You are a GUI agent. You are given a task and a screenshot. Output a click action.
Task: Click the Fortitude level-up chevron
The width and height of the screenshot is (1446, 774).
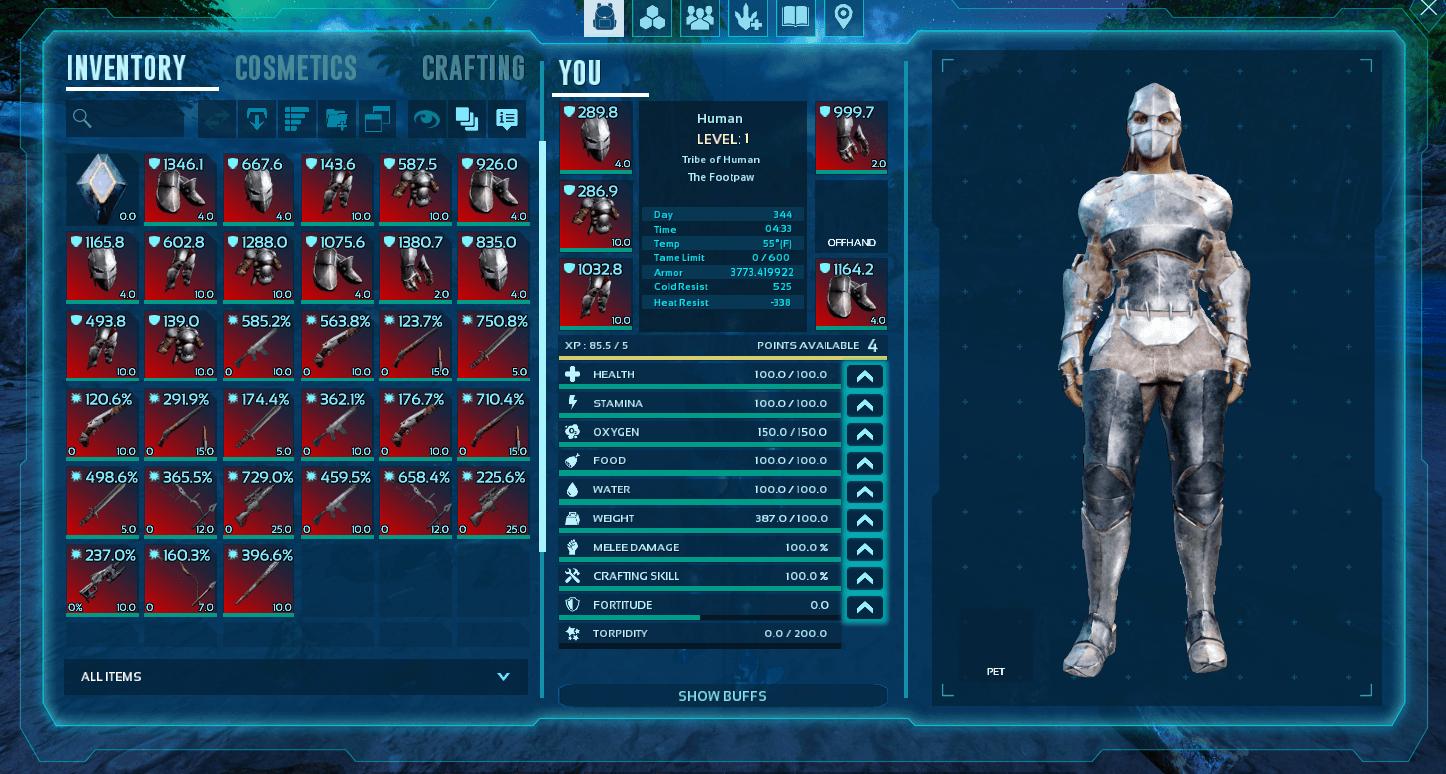pyautogui.click(x=864, y=607)
